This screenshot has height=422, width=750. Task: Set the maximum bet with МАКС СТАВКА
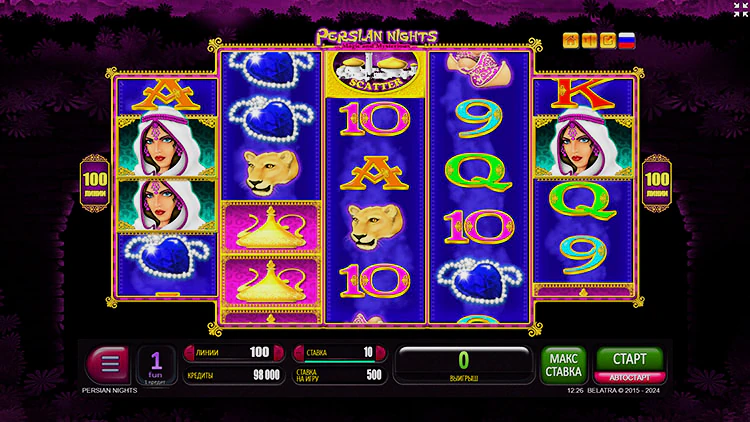pos(563,366)
